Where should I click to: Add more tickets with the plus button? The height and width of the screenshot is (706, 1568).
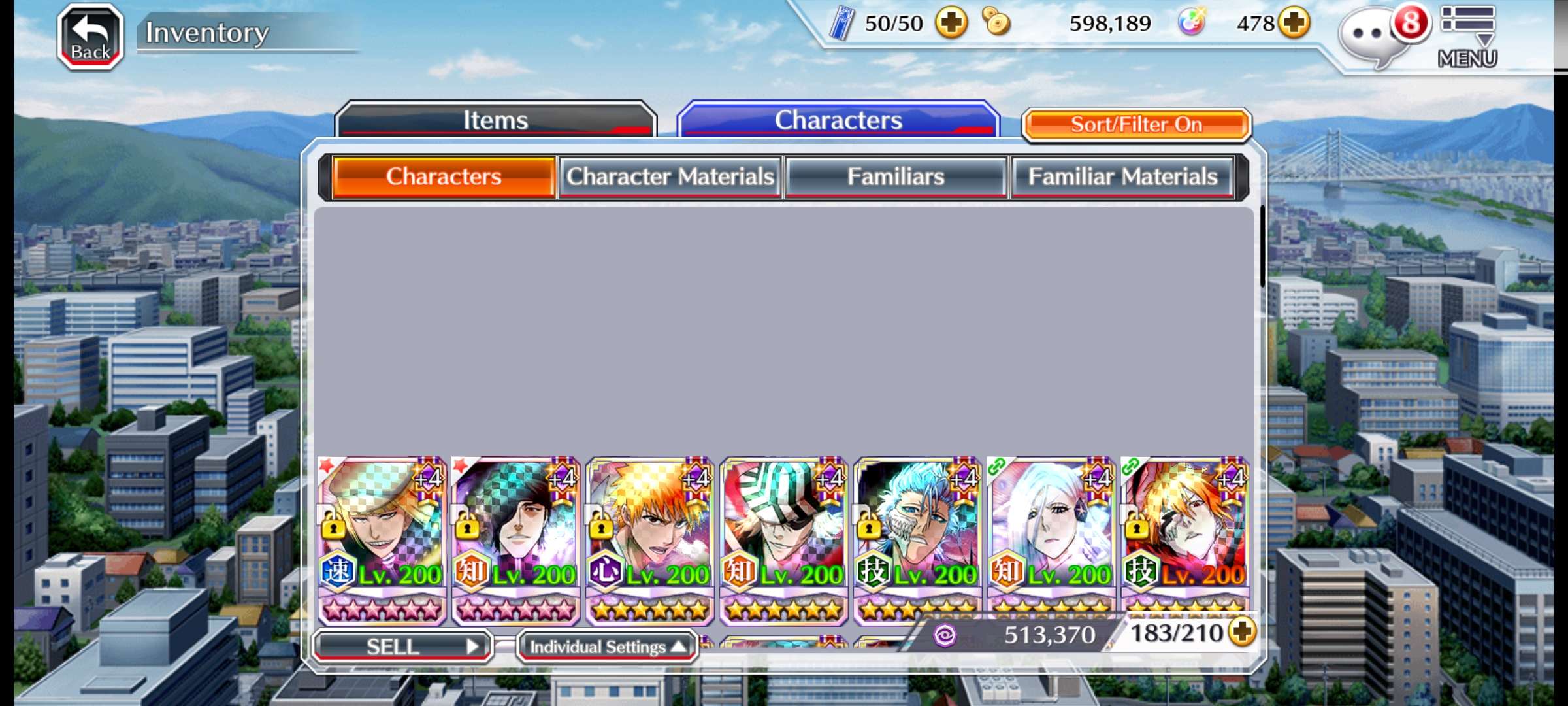[x=951, y=24]
